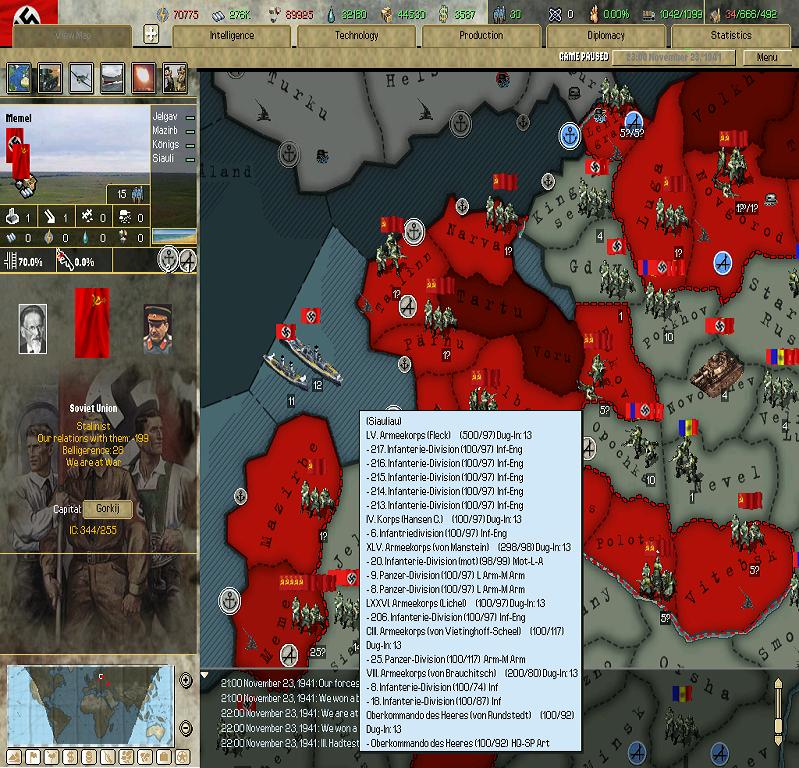Pick Siauli from the adjacent province list
This screenshot has height=768, width=799.
click(165, 157)
